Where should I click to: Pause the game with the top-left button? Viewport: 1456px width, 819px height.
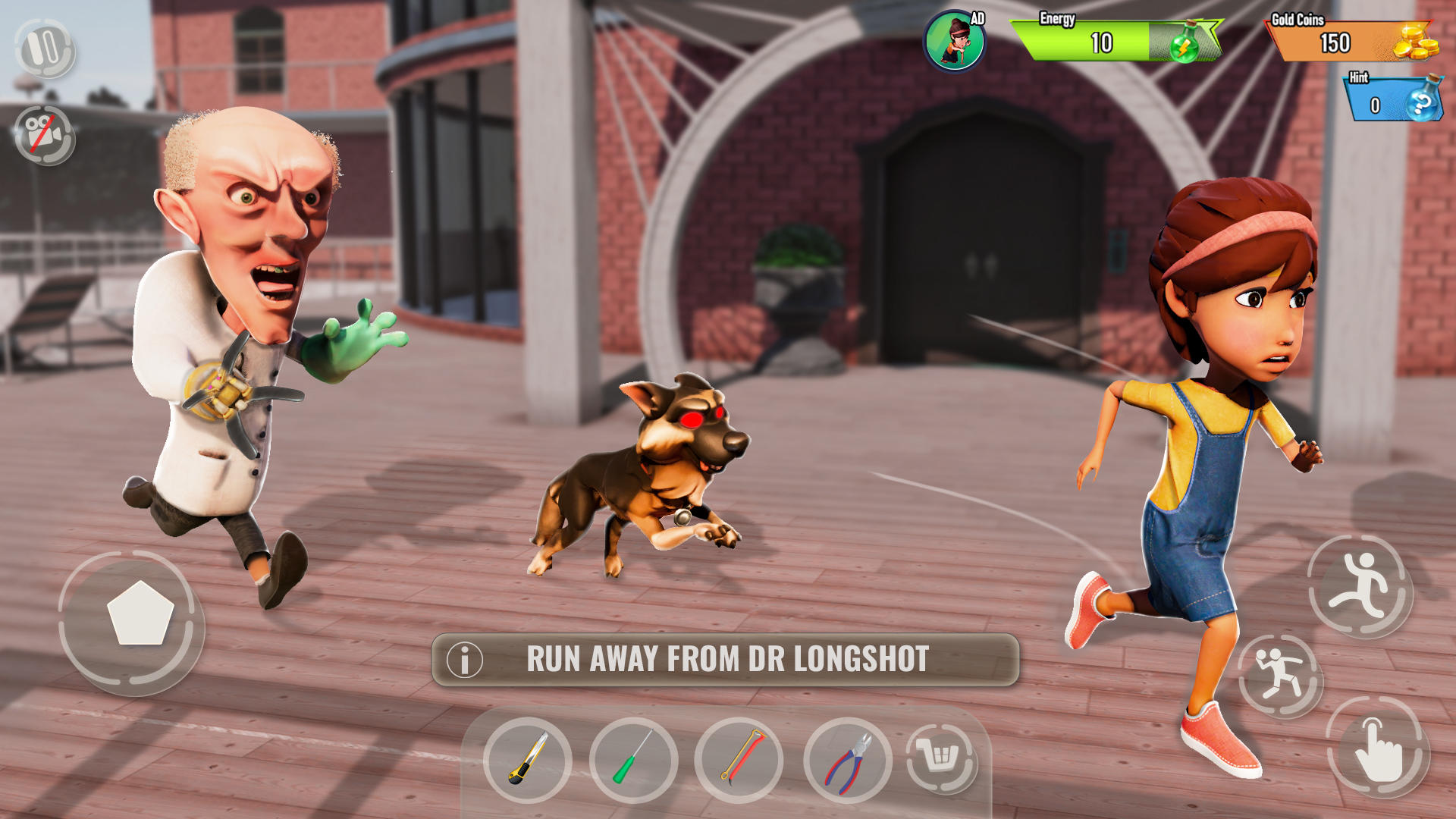(45, 49)
